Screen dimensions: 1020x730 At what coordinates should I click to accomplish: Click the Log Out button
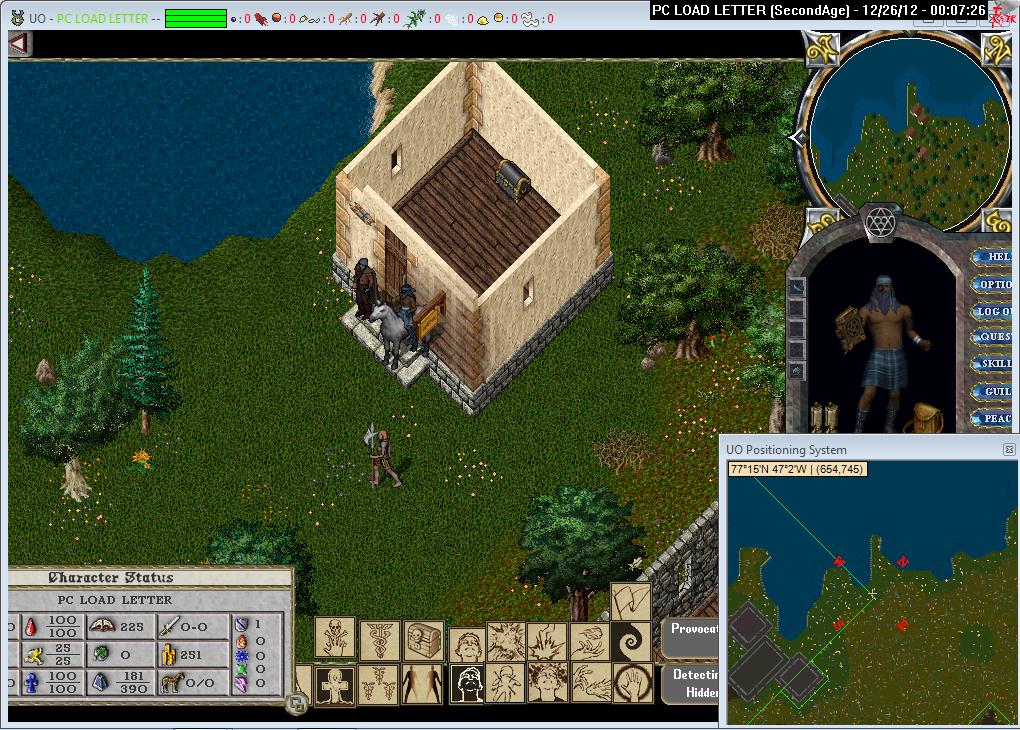pyautogui.click(x=995, y=311)
